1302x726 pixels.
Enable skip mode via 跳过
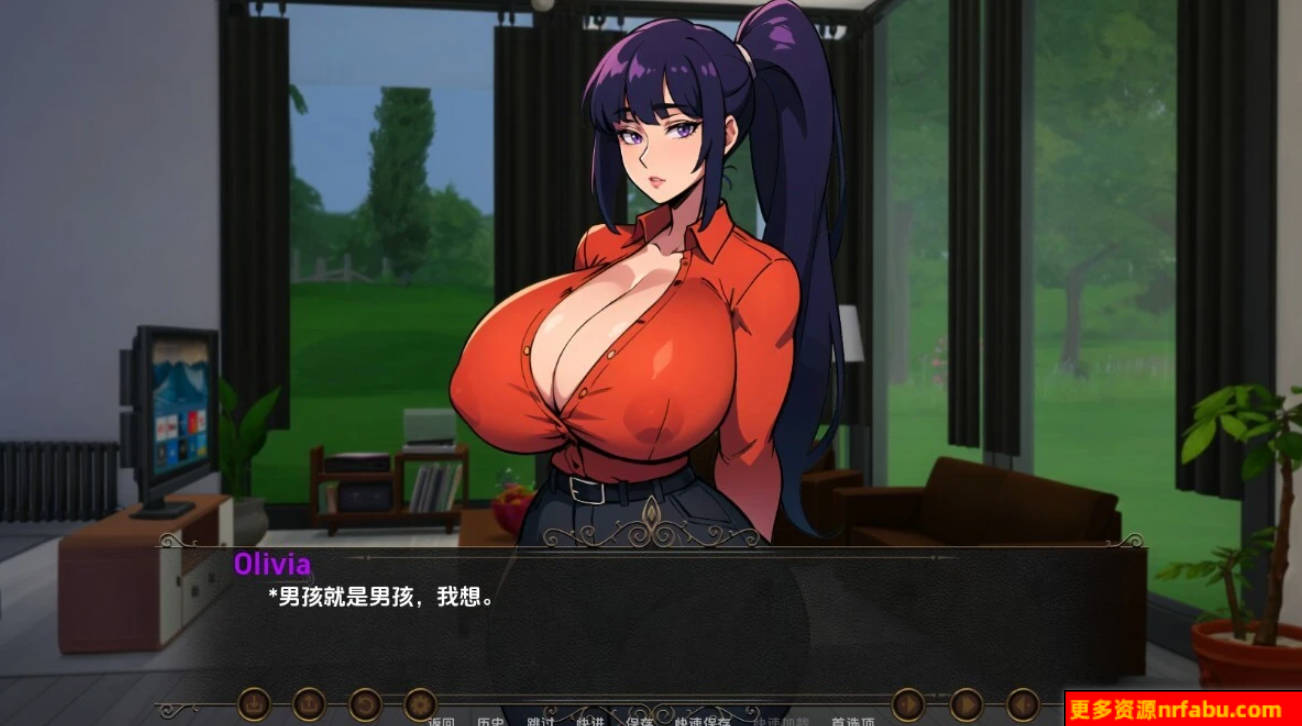tap(539, 720)
